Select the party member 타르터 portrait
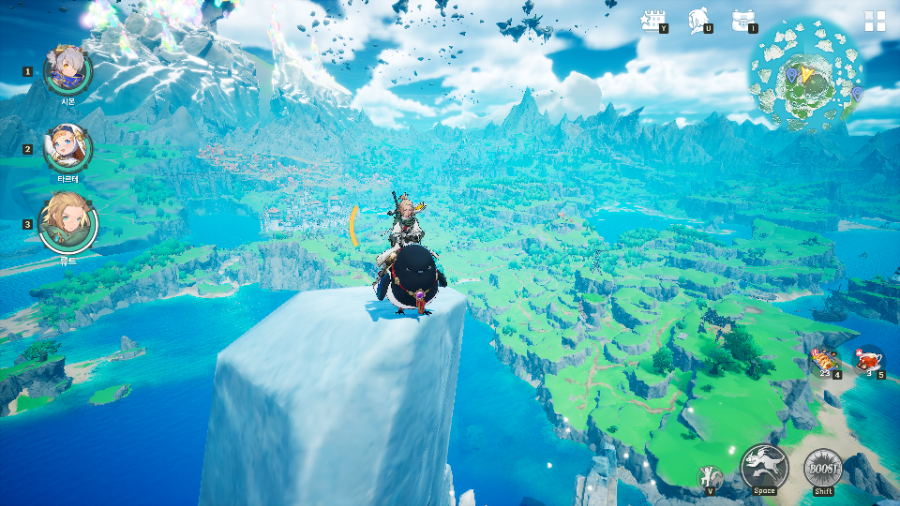 pos(68,148)
